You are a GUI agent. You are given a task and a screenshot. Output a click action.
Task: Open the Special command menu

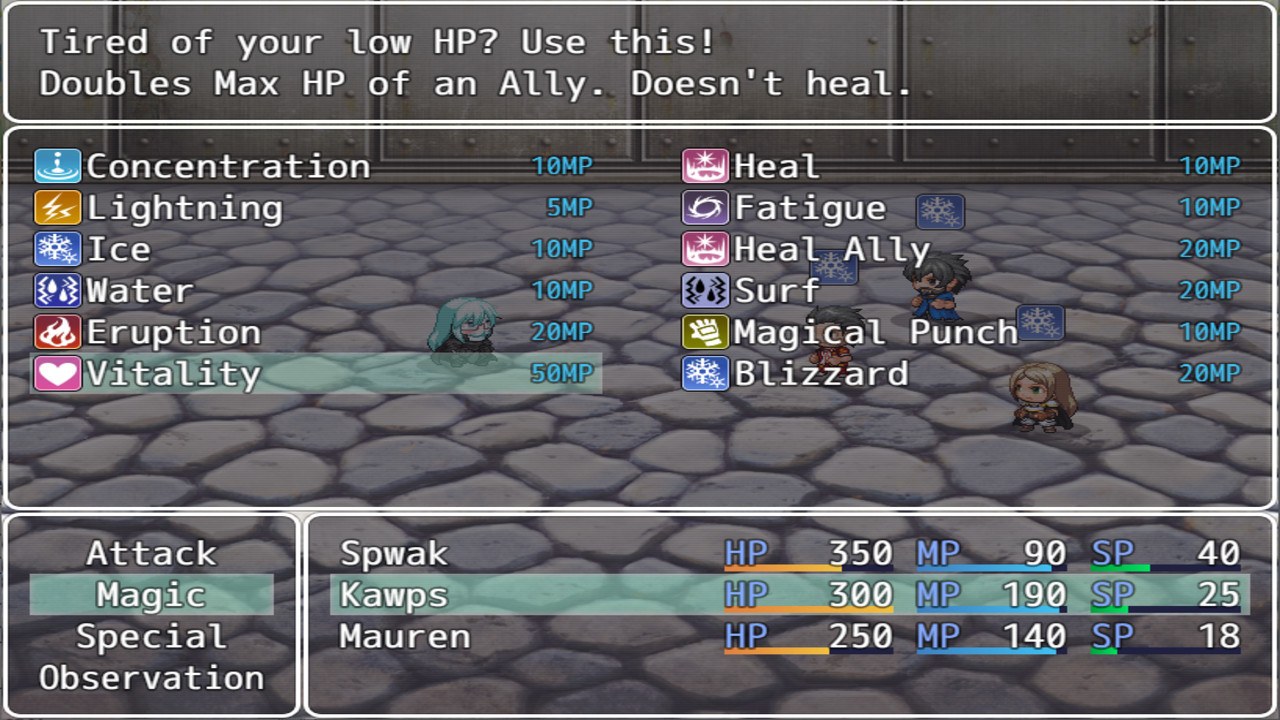(x=152, y=636)
